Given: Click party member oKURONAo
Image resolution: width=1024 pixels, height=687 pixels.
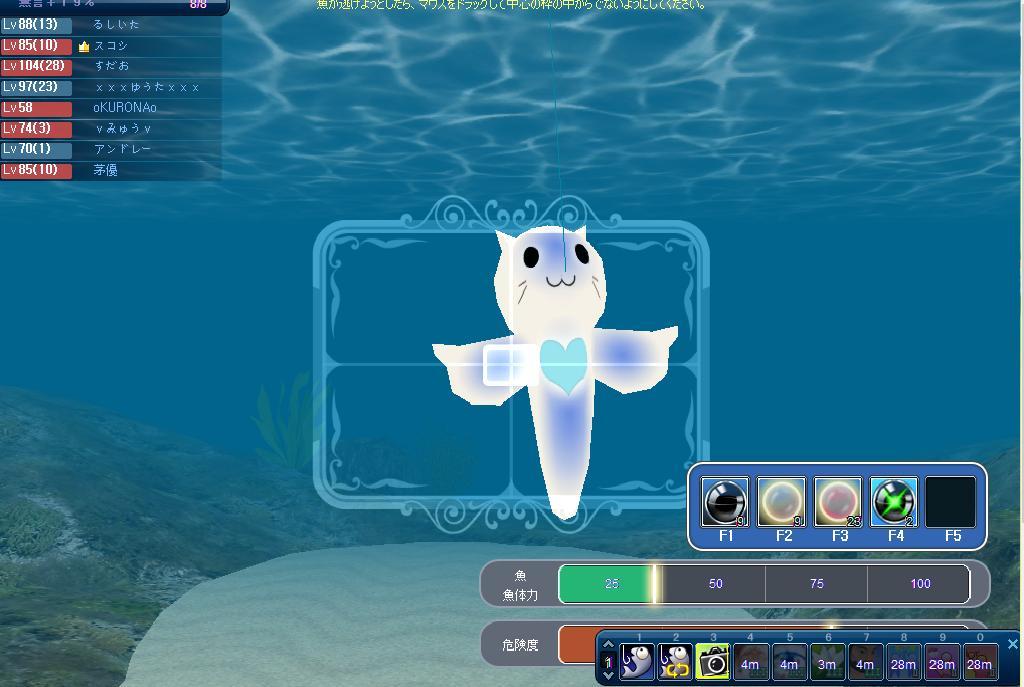Looking at the screenshot, I should click(125, 107).
